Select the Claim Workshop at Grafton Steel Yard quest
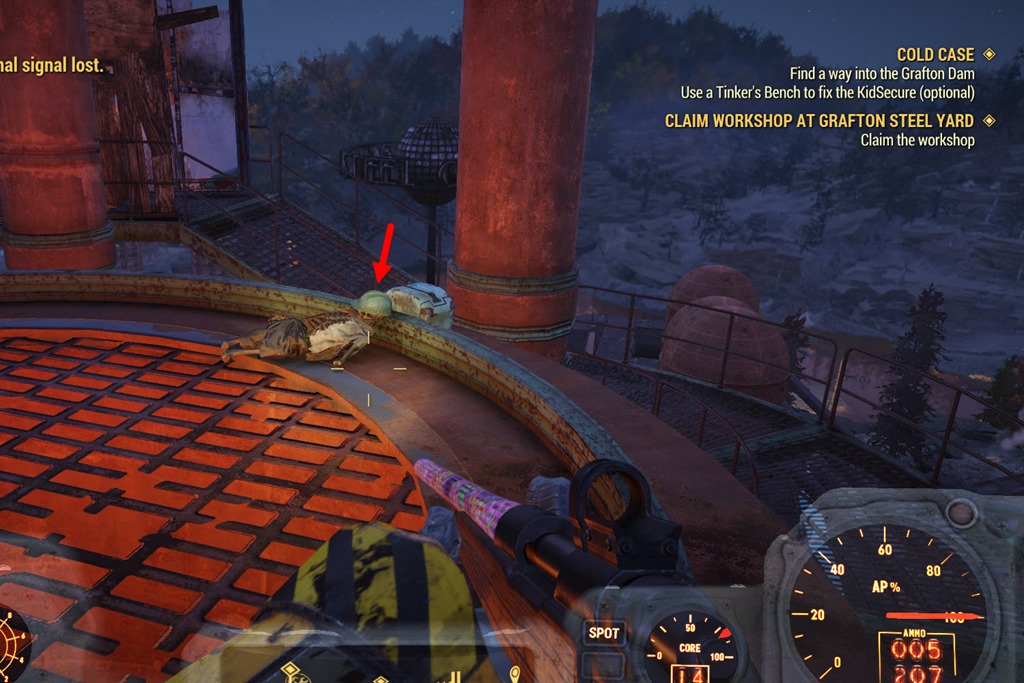This screenshot has height=683, width=1024. point(820,121)
